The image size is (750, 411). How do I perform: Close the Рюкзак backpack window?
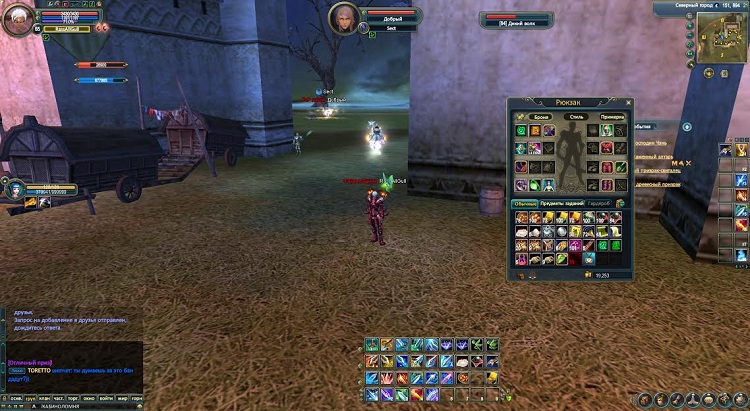click(630, 102)
